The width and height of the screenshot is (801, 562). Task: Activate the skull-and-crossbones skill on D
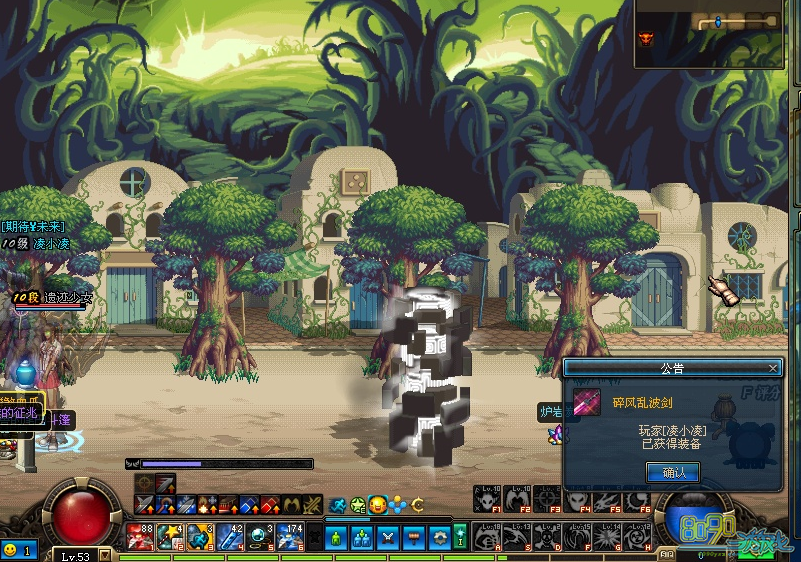click(x=548, y=536)
